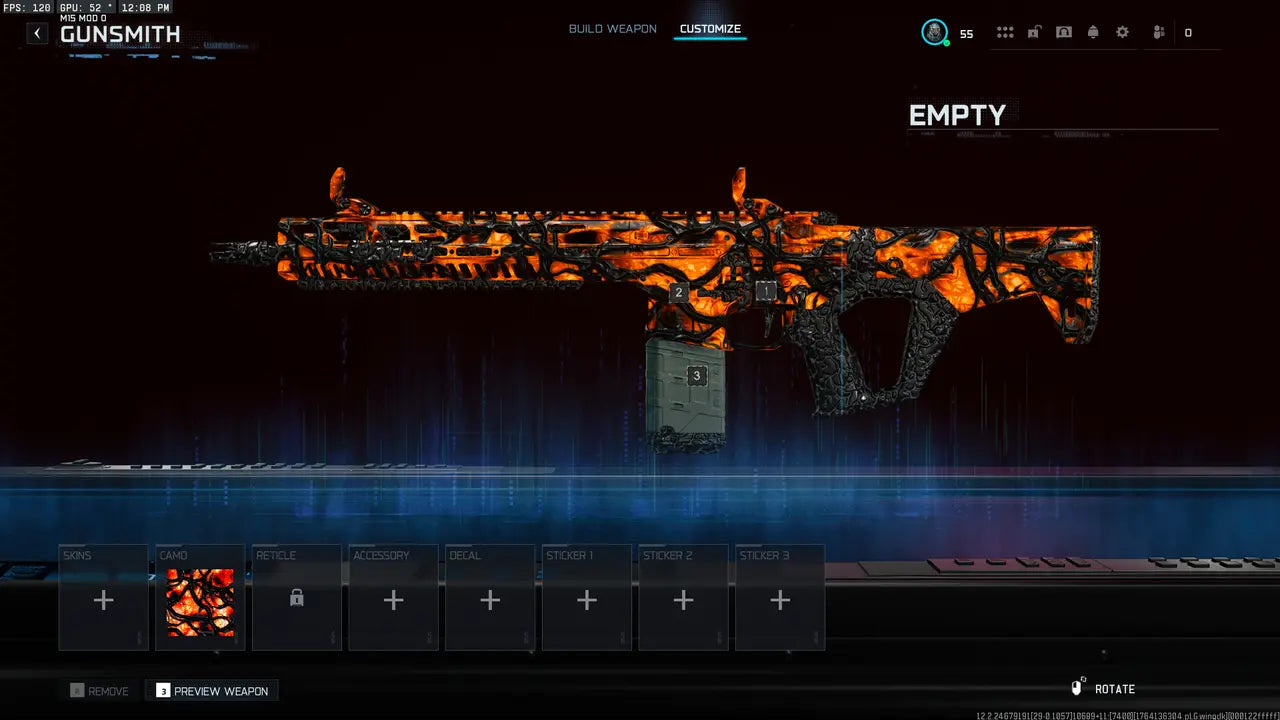
Task: Open the Decal plus slot
Action: pos(490,600)
